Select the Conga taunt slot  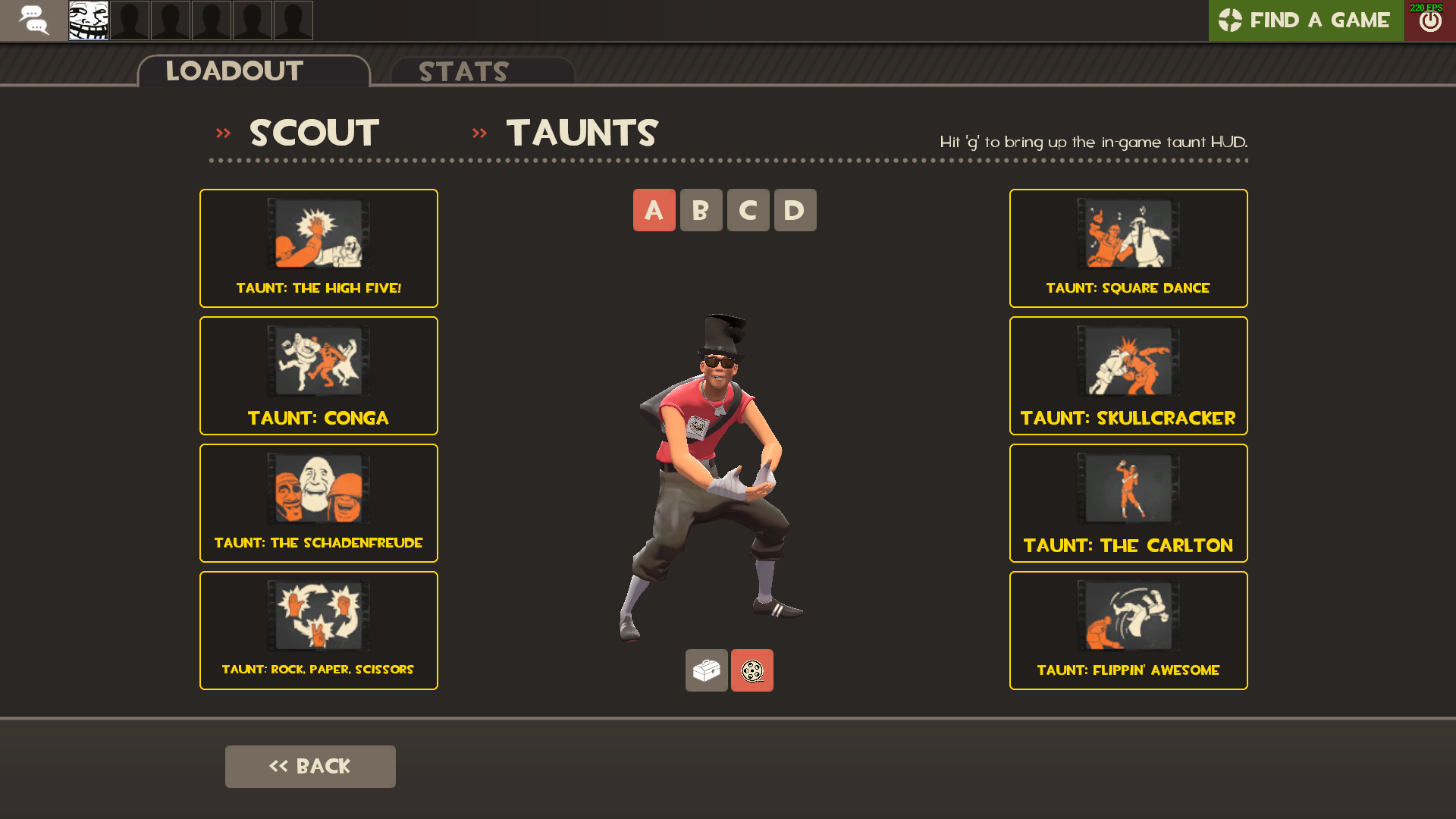point(318,375)
